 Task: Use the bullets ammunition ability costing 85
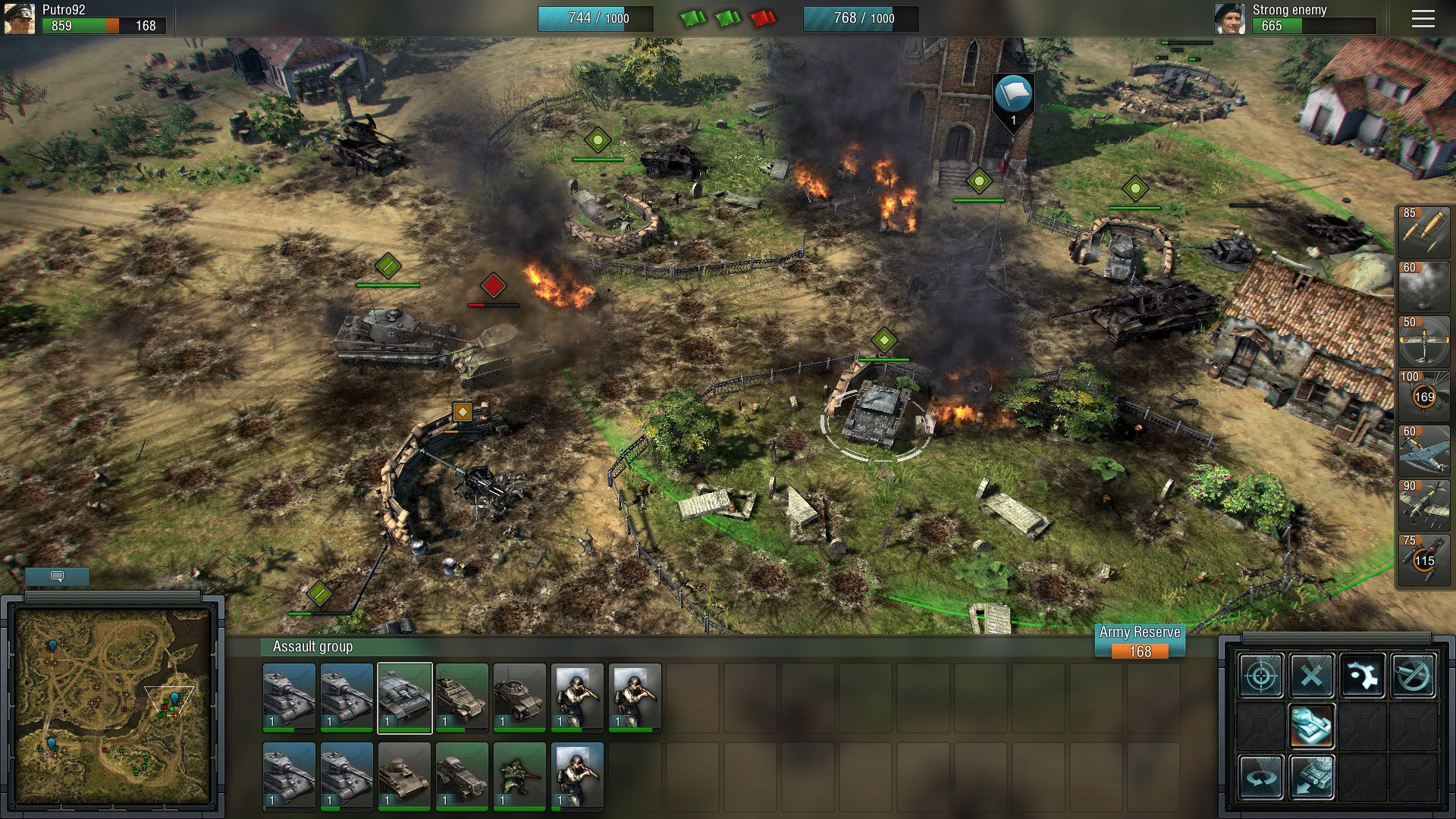1424,232
